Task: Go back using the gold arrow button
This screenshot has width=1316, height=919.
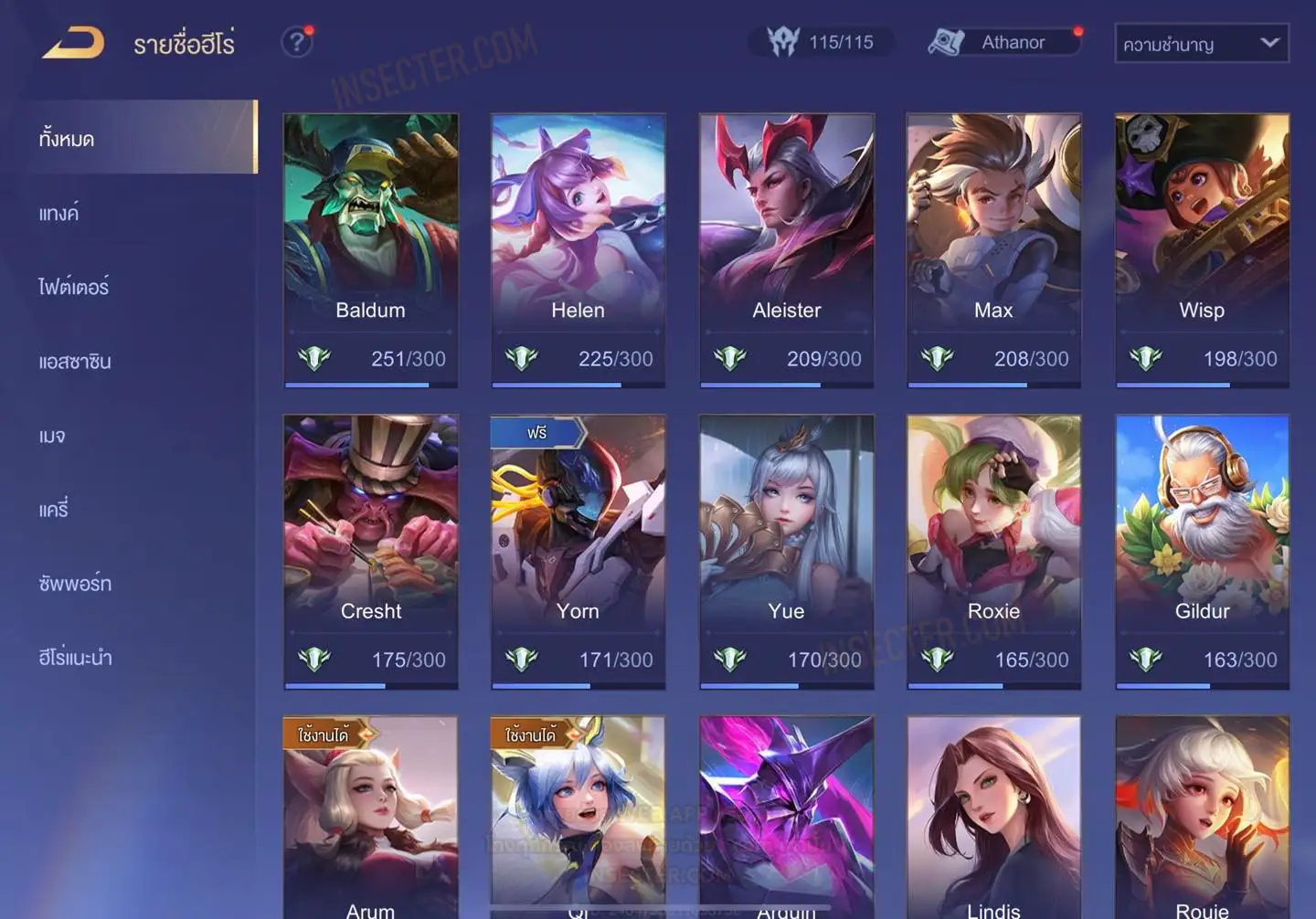Action: (73, 43)
